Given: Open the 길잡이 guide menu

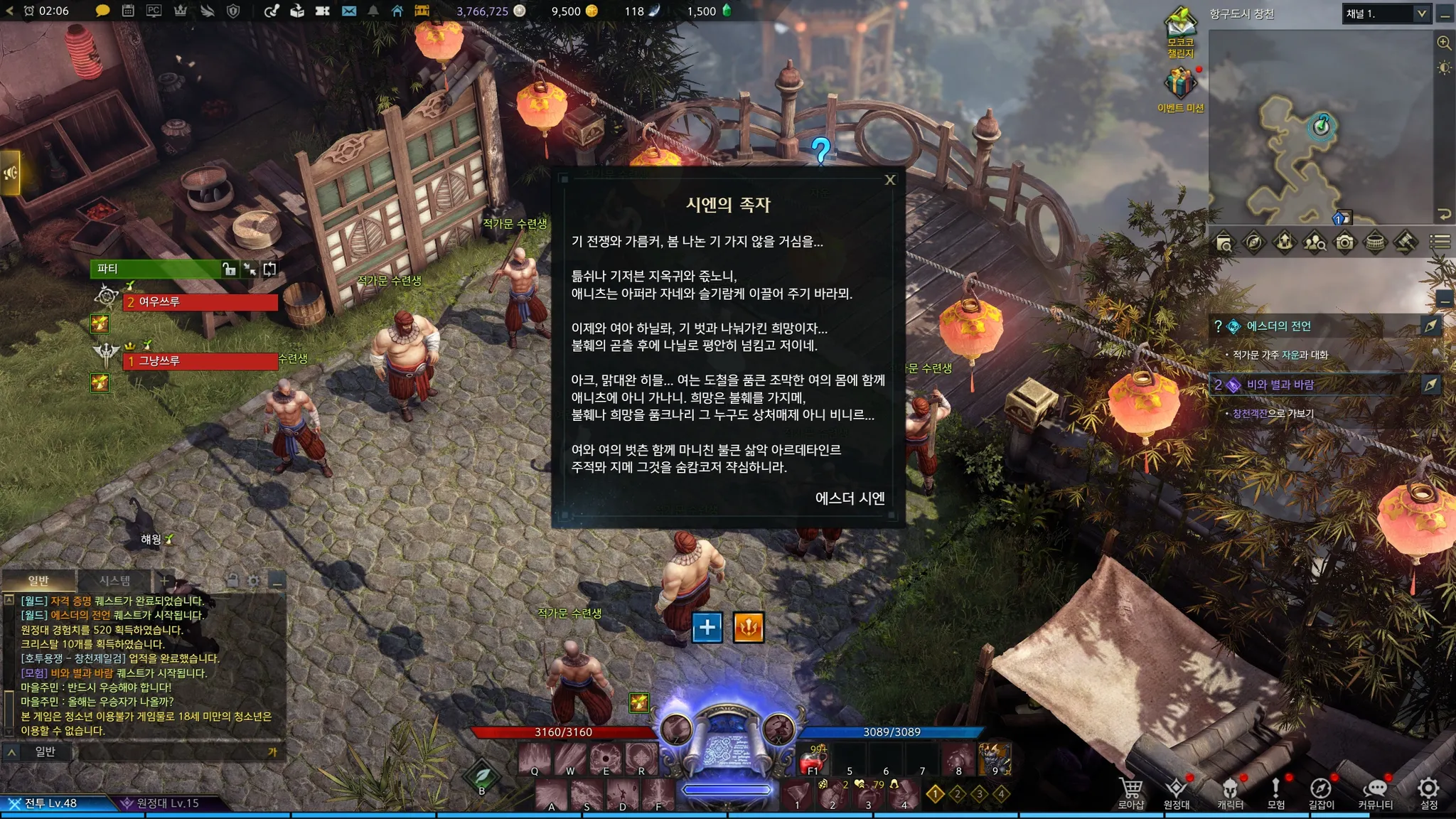Looking at the screenshot, I should pos(1321,792).
